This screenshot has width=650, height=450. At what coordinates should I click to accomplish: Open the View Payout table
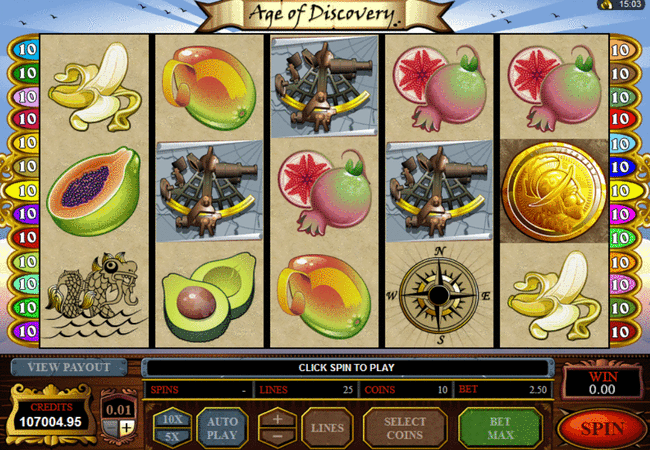click(x=69, y=367)
